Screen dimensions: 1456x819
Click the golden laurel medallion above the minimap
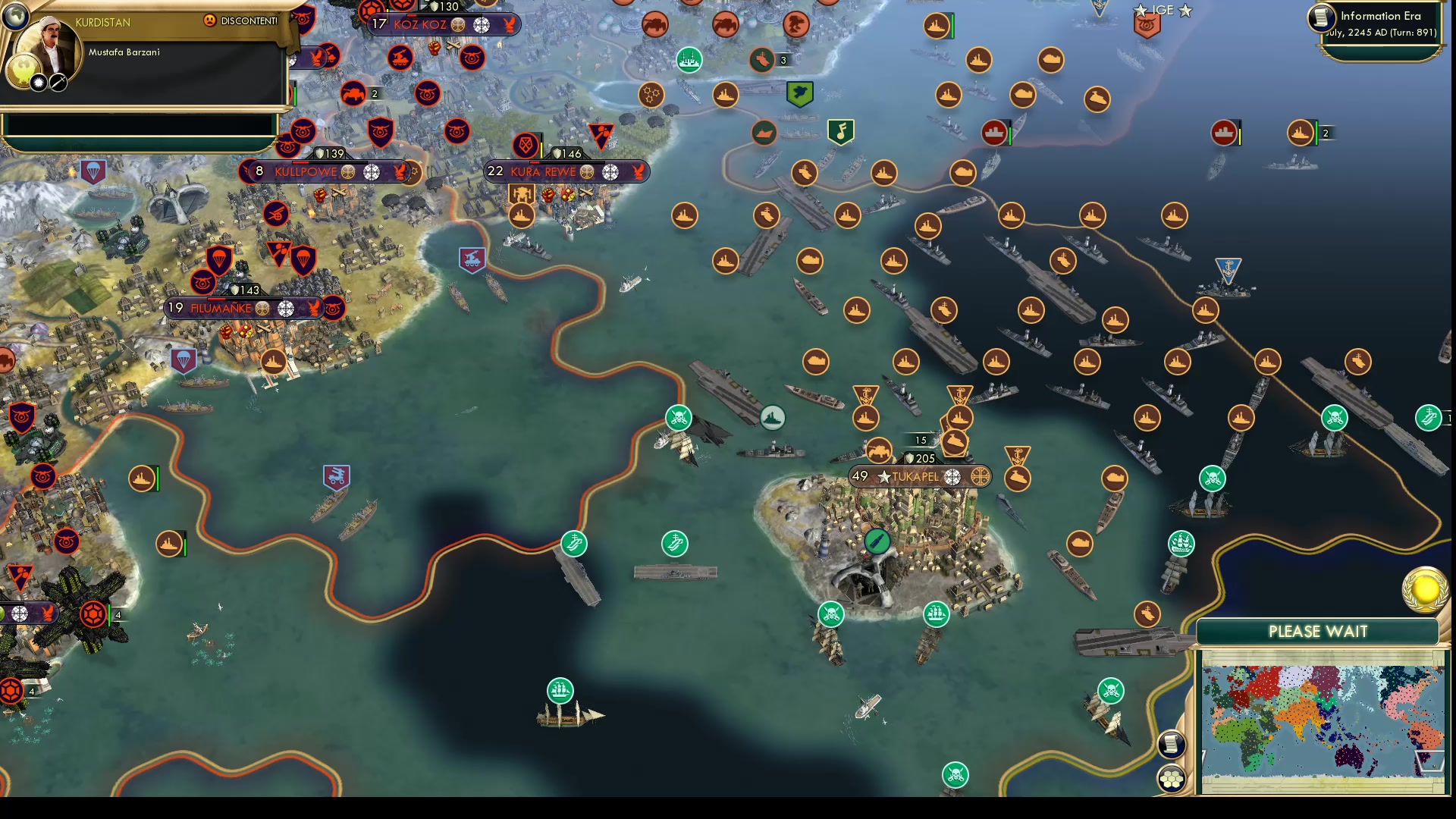1425,591
